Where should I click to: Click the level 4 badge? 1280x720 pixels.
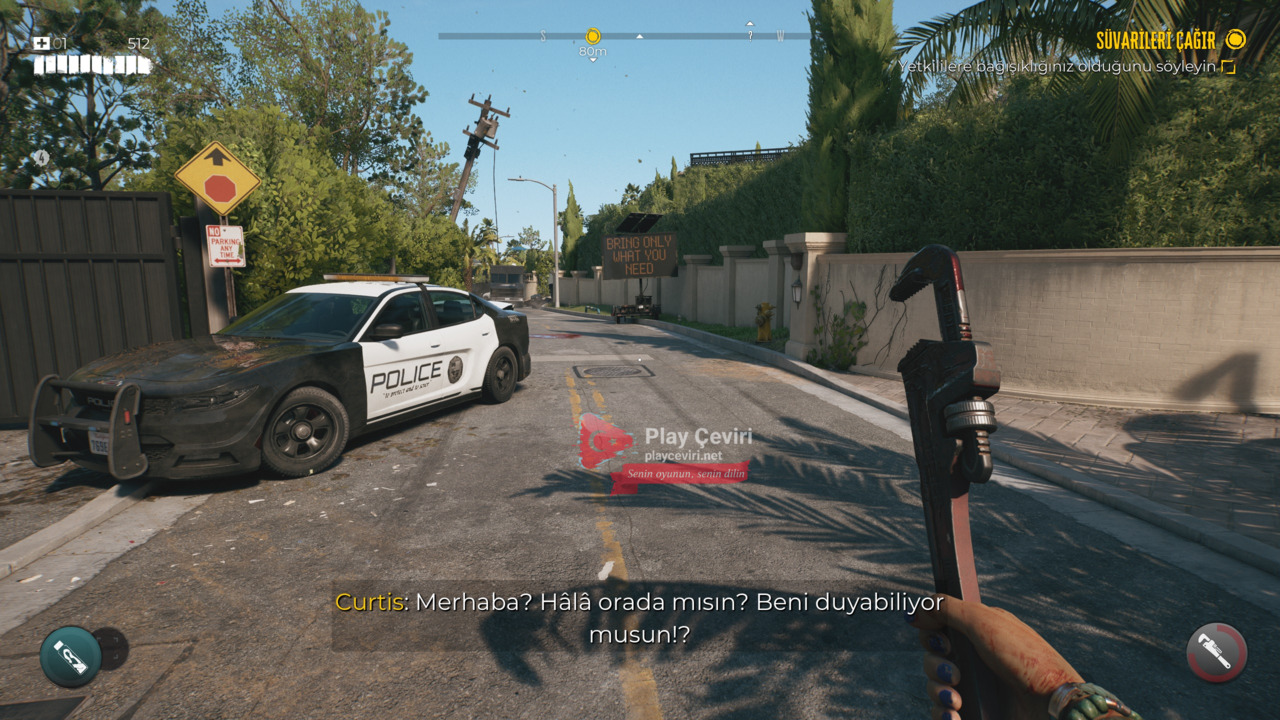click(x=41, y=158)
